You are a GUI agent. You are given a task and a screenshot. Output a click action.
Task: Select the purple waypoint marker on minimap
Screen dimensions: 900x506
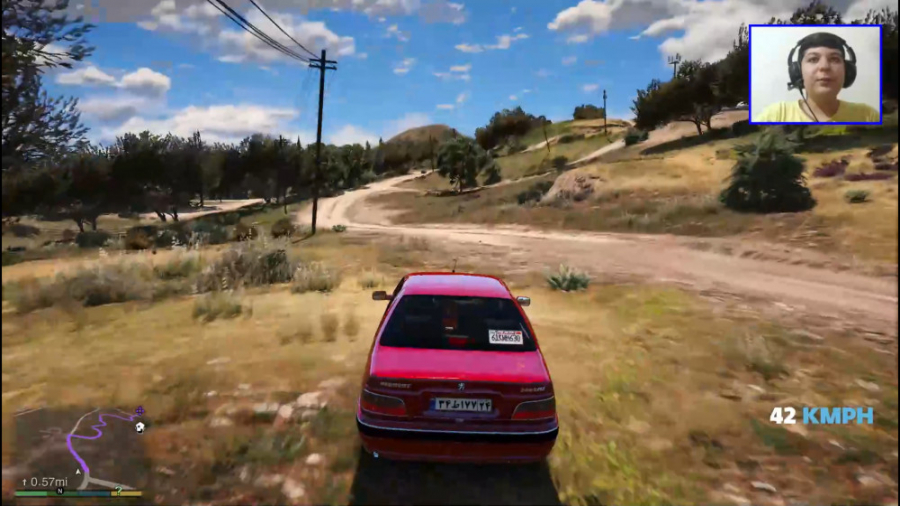click(x=140, y=411)
